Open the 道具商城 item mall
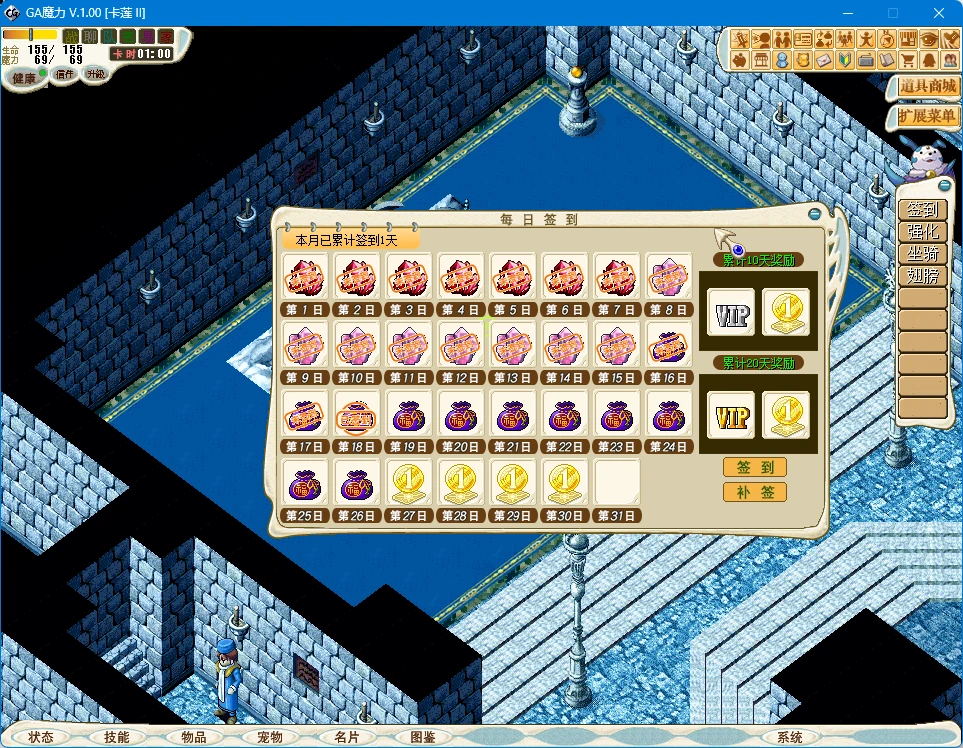 click(926, 86)
